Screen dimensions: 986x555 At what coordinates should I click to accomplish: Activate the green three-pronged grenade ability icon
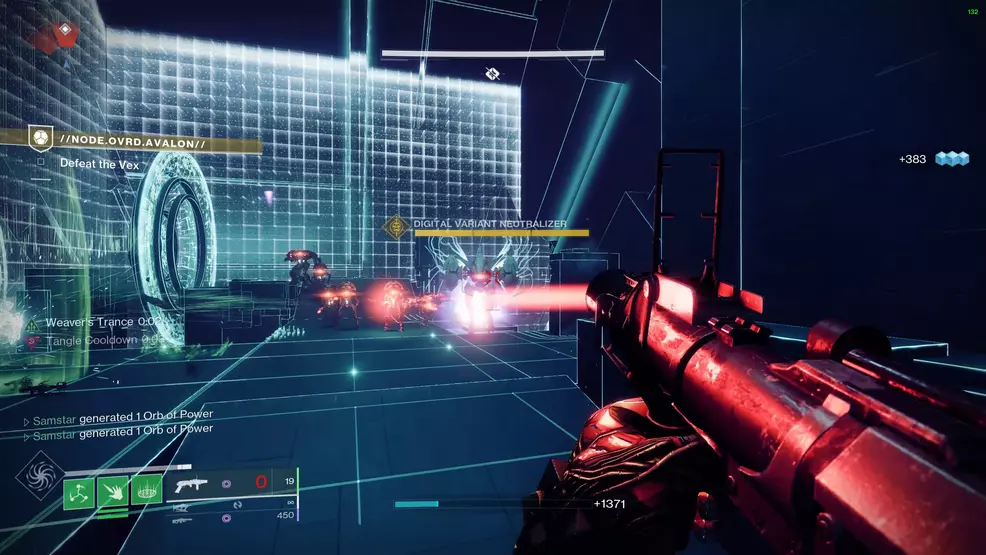click(79, 492)
